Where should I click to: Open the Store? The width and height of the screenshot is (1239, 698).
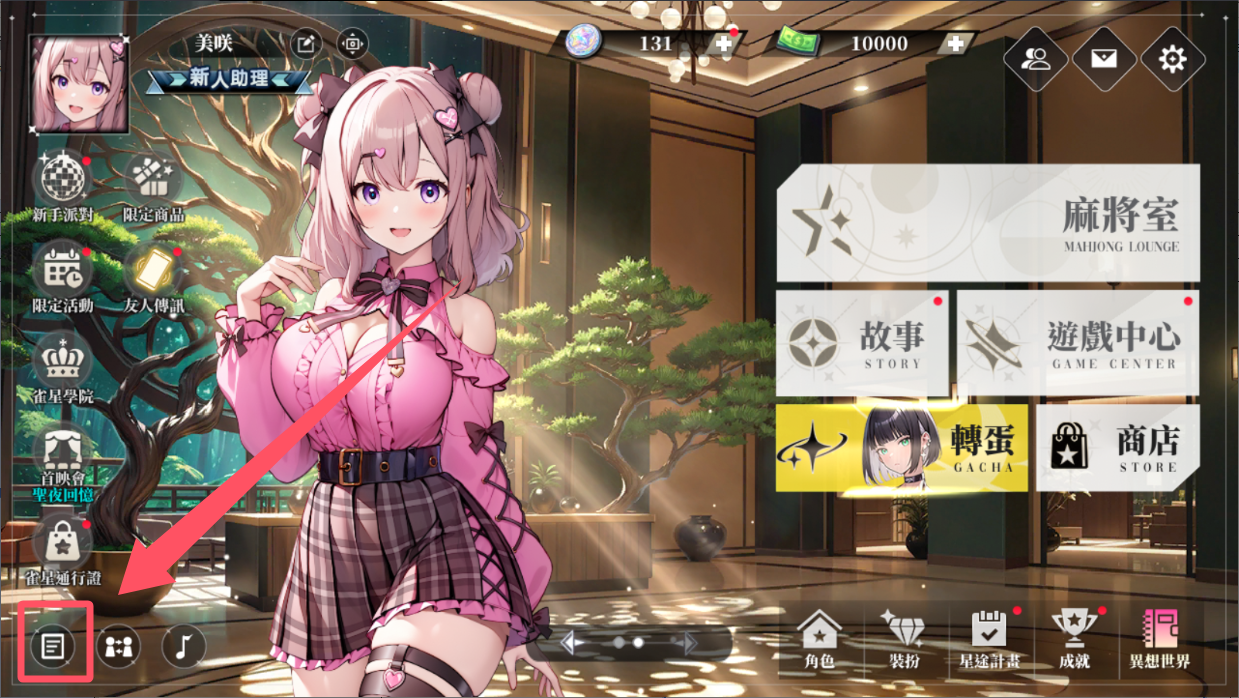pyautogui.click(x=1117, y=447)
